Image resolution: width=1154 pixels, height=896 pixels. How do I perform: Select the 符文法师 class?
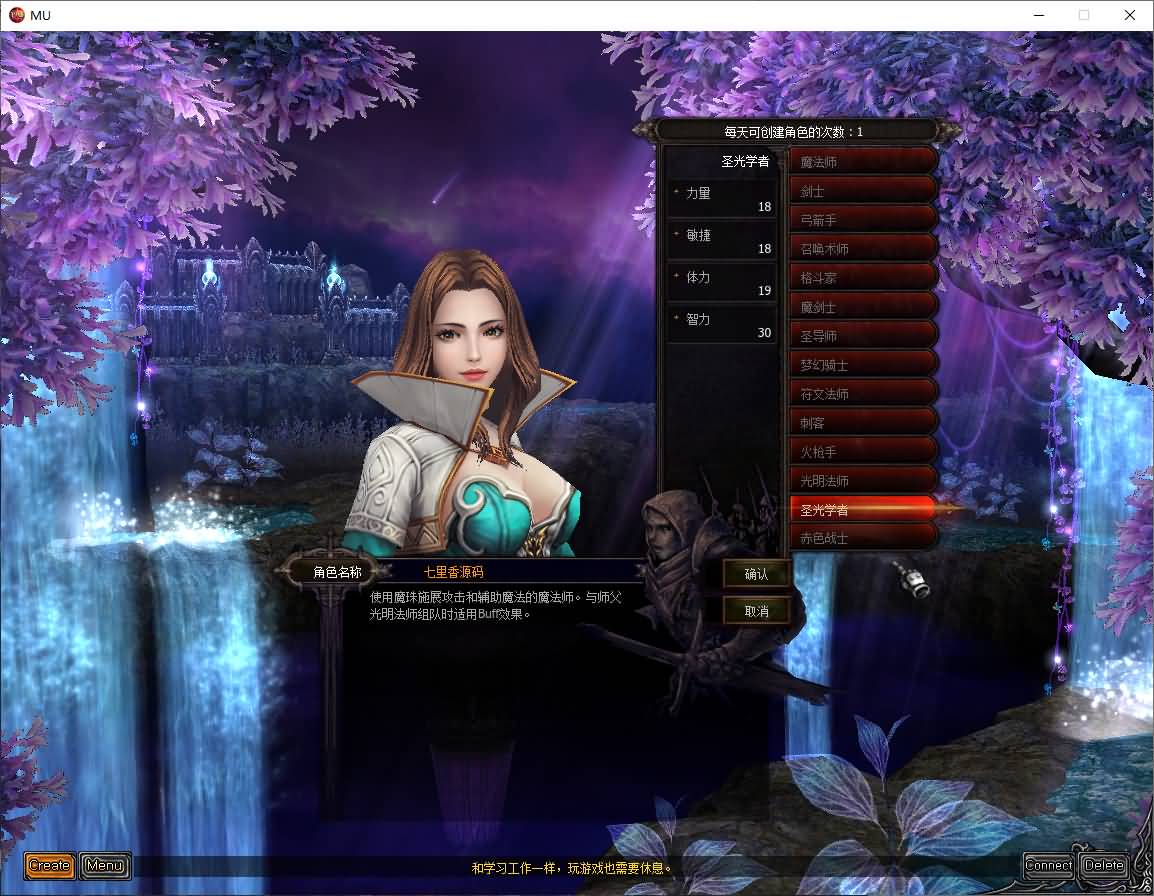pos(863,394)
